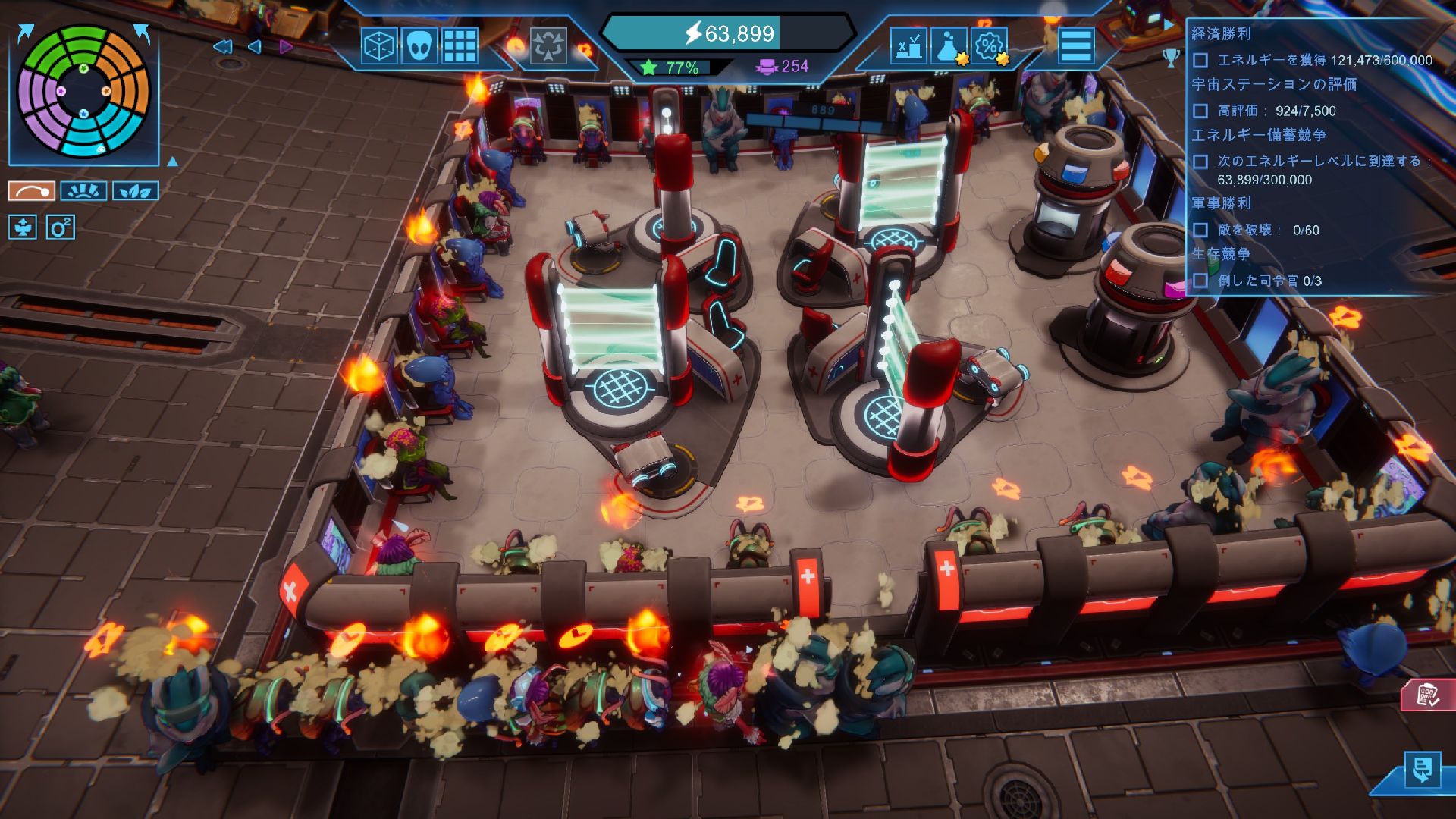The image size is (1456, 819).
Task: Select the alien head icon in the toolbar
Action: point(419,45)
